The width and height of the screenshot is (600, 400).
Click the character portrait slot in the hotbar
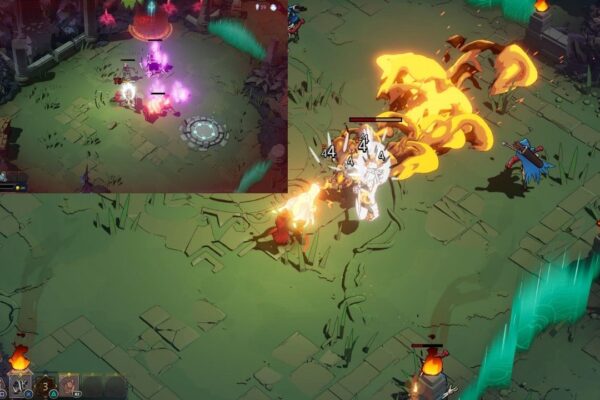[x=69, y=386]
